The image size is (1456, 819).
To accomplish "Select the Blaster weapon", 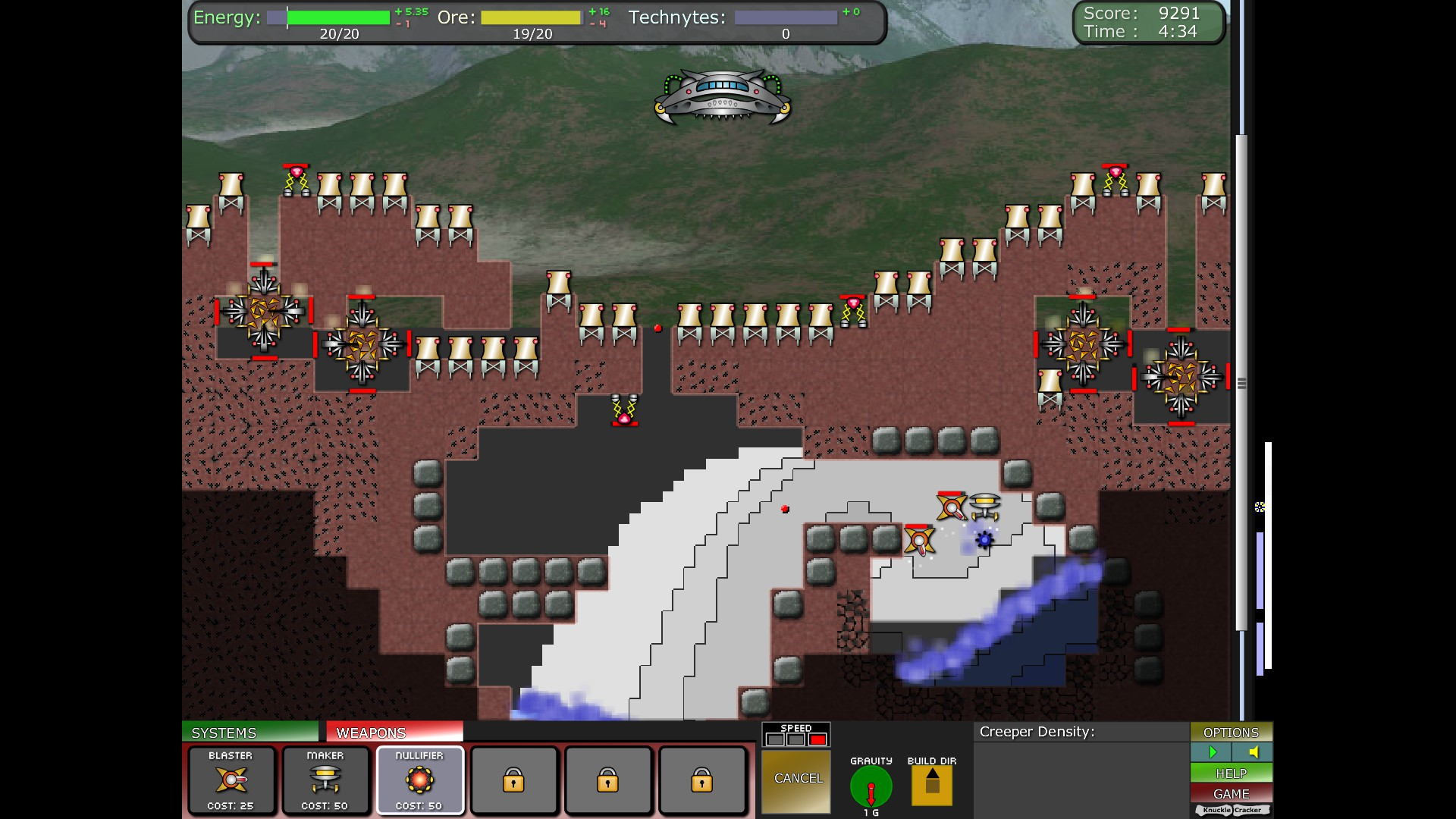I will tap(231, 780).
